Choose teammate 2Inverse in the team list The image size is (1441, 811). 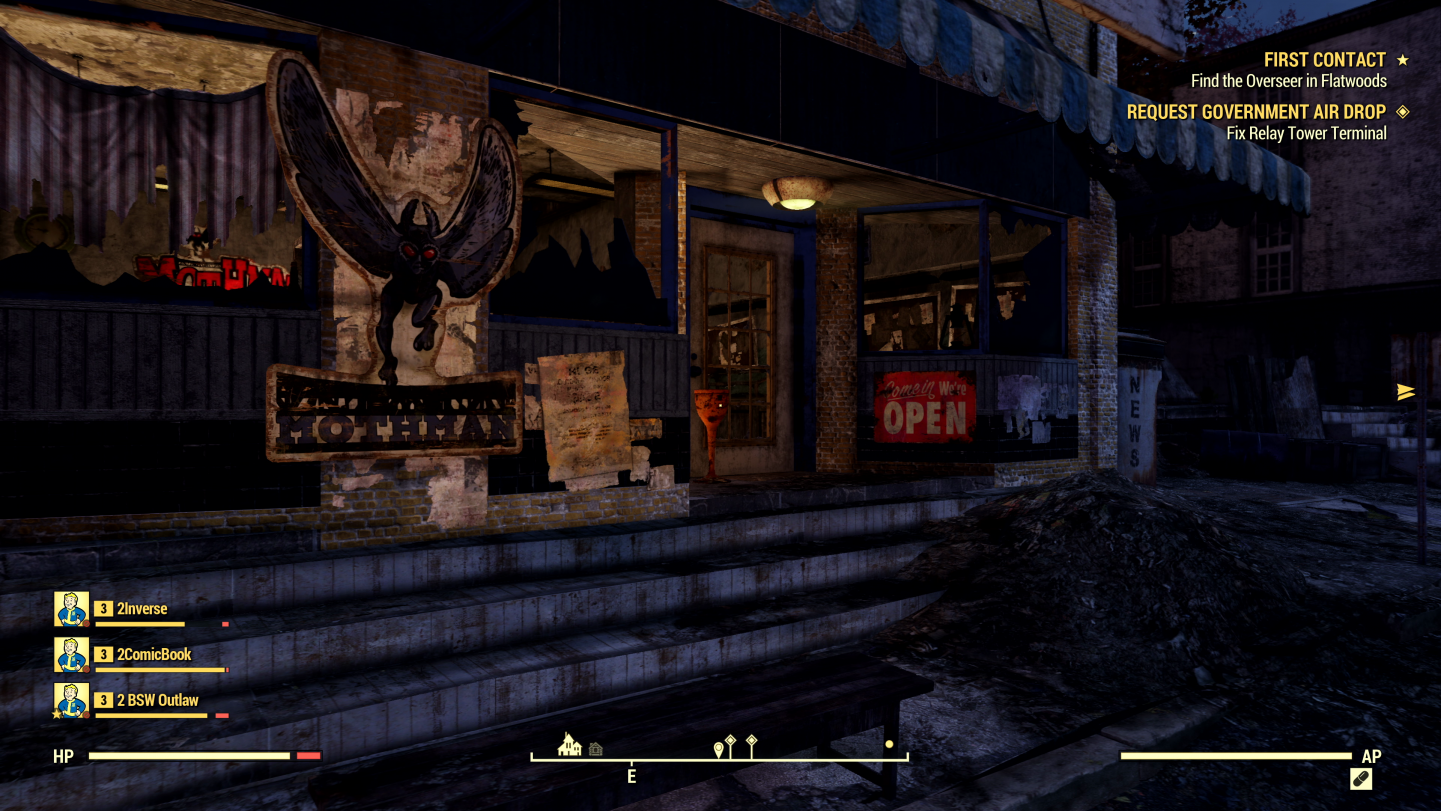click(x=142, y=609)
